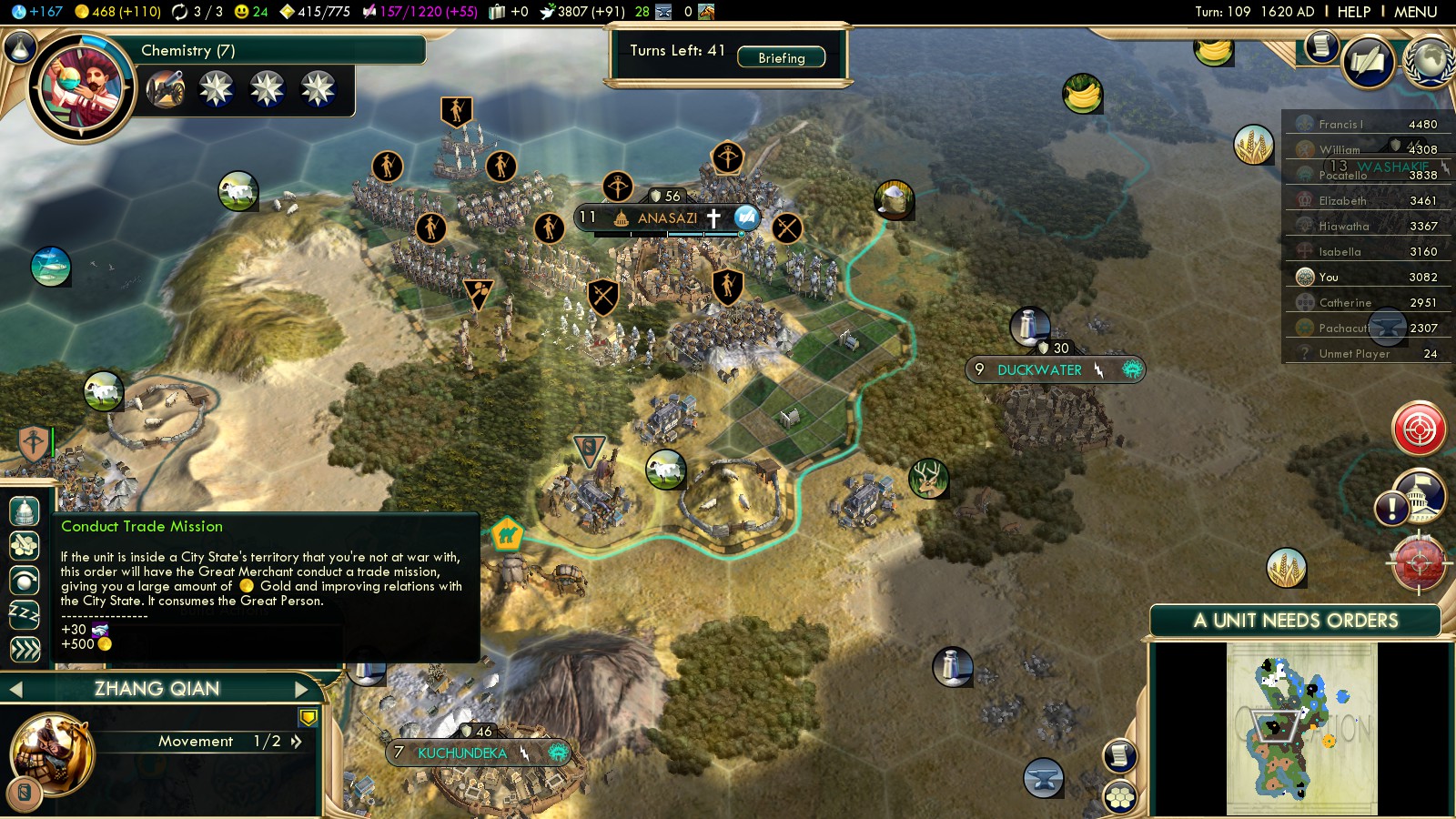The height and width of the screenshot is (819, 1456).
Task: Open the red bullseye notification
Action: click(1419, 428)
